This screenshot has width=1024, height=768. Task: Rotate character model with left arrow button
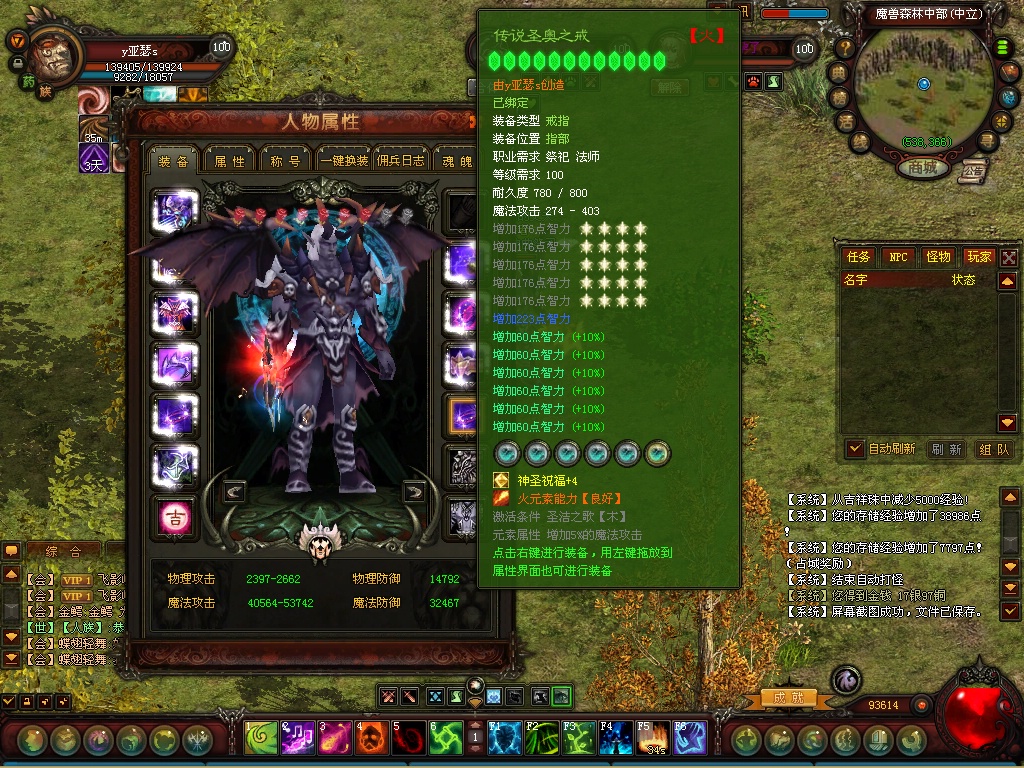point(234,491)
